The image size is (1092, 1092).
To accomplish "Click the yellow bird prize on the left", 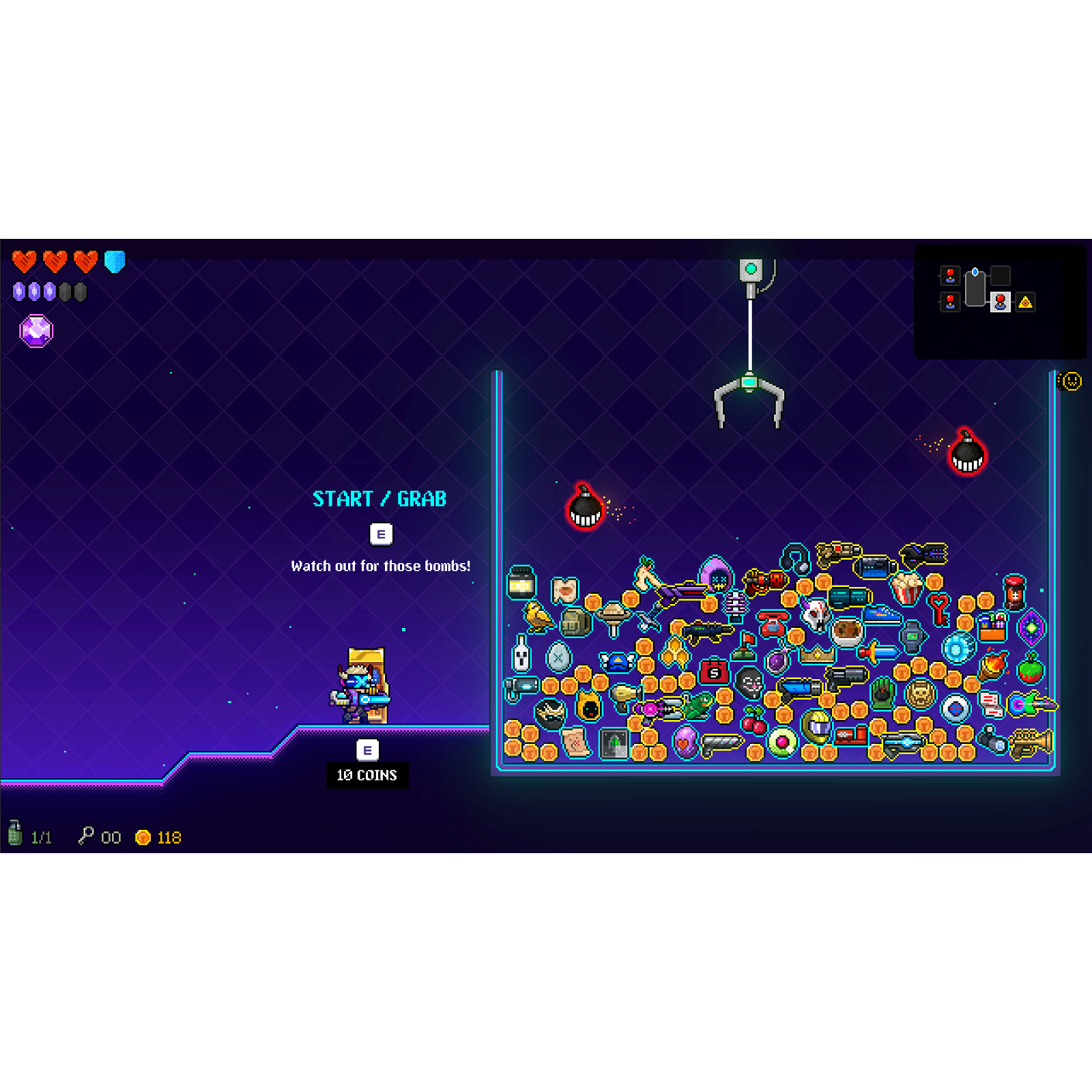I will coord(536,616).
